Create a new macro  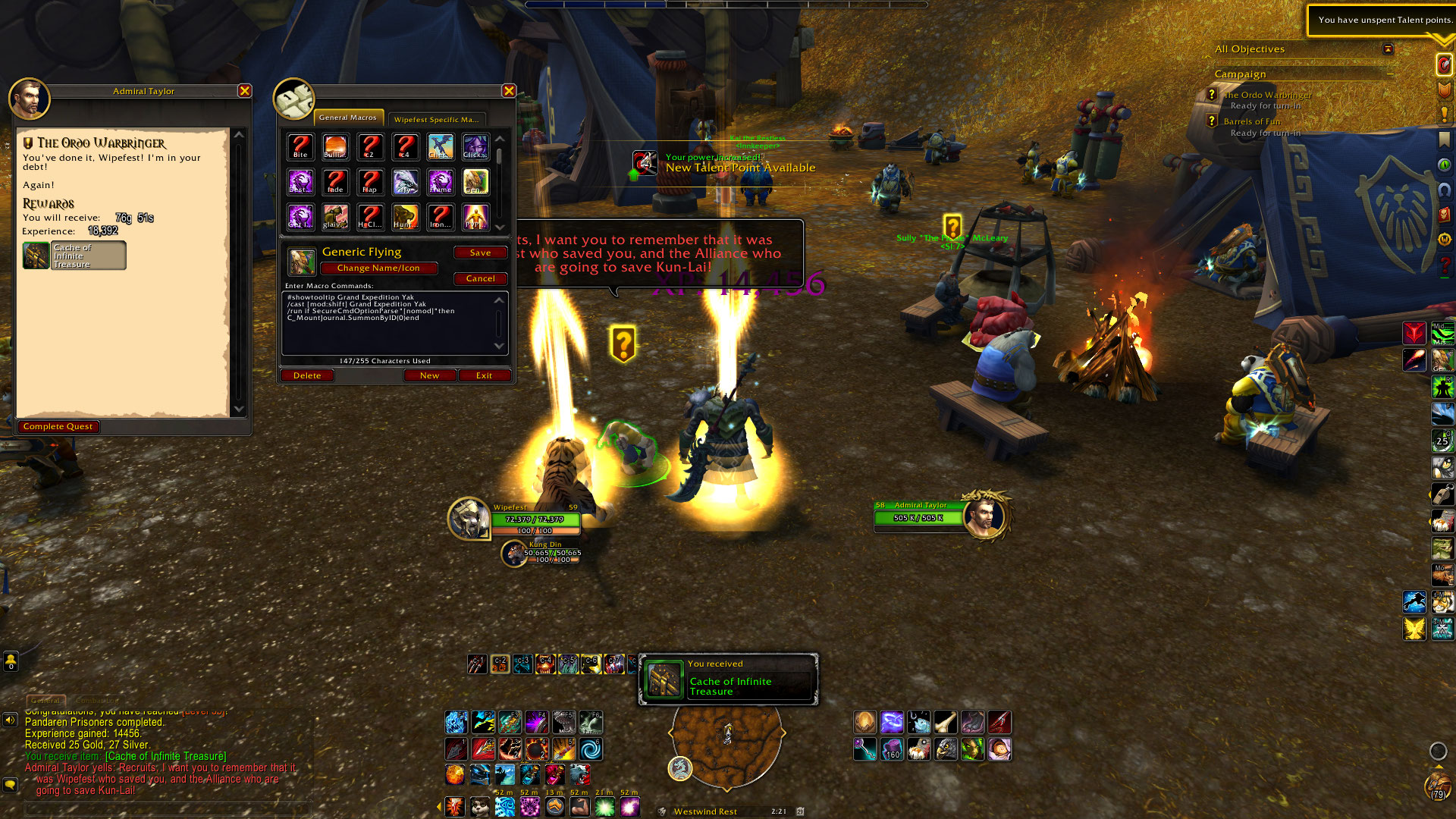(429, 375)
